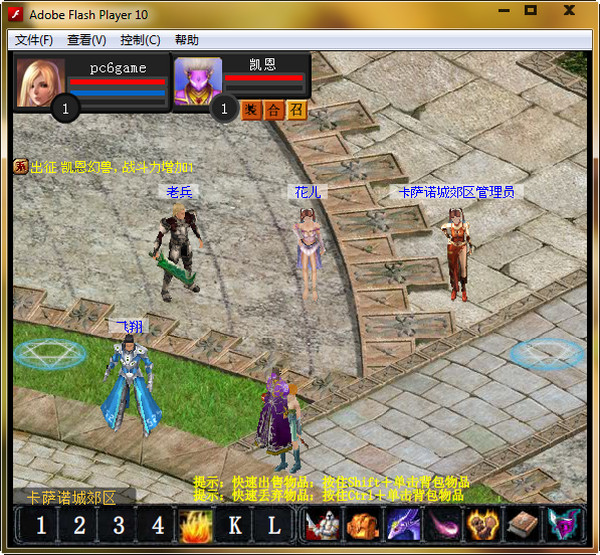Open the 查看(V) menu
Screen dimensions: 600x555
[86, 40]
